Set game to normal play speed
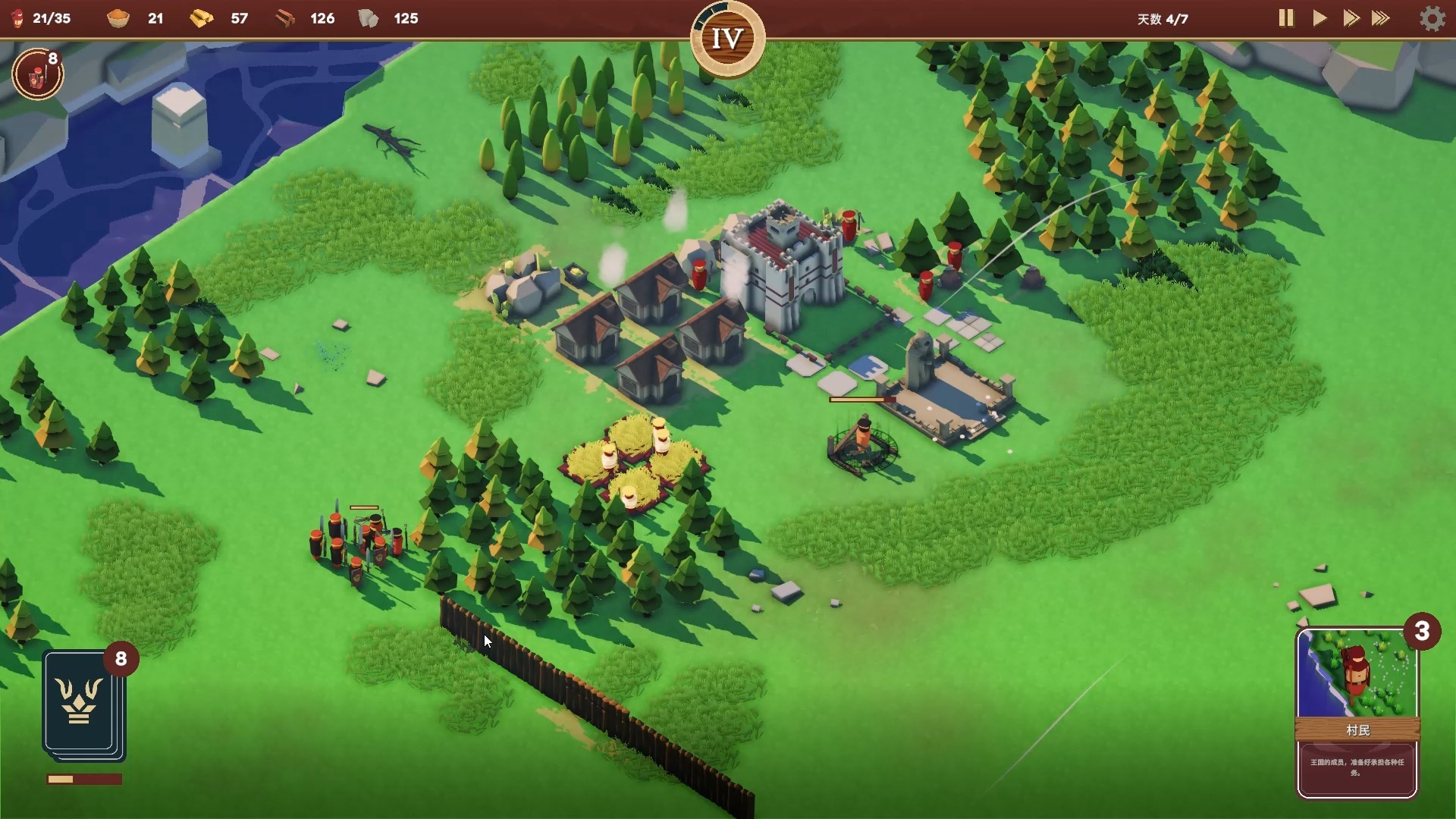The image size is (1456, 819). coord(1319,18)
